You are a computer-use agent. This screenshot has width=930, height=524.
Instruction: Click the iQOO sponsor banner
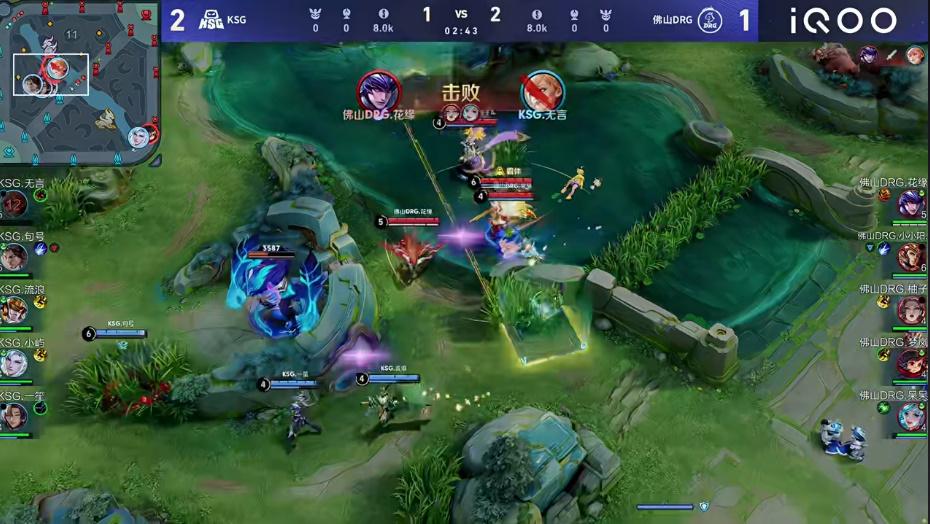tap(843, 21)
